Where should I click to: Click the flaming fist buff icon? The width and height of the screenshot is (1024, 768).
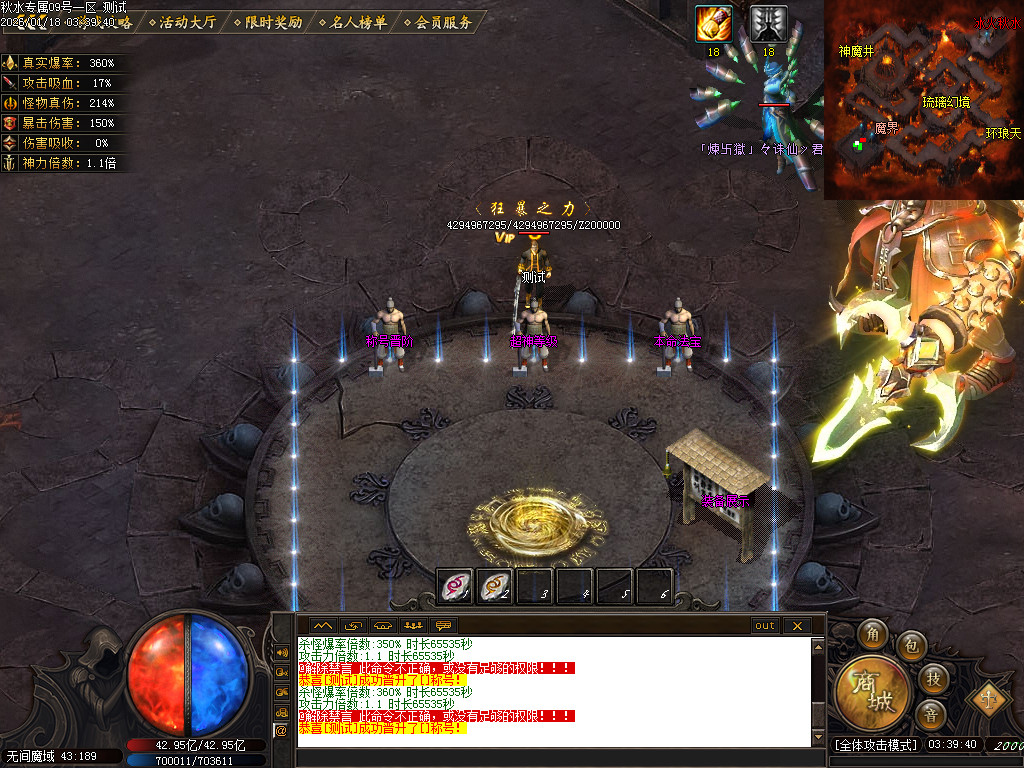(713, 24)
